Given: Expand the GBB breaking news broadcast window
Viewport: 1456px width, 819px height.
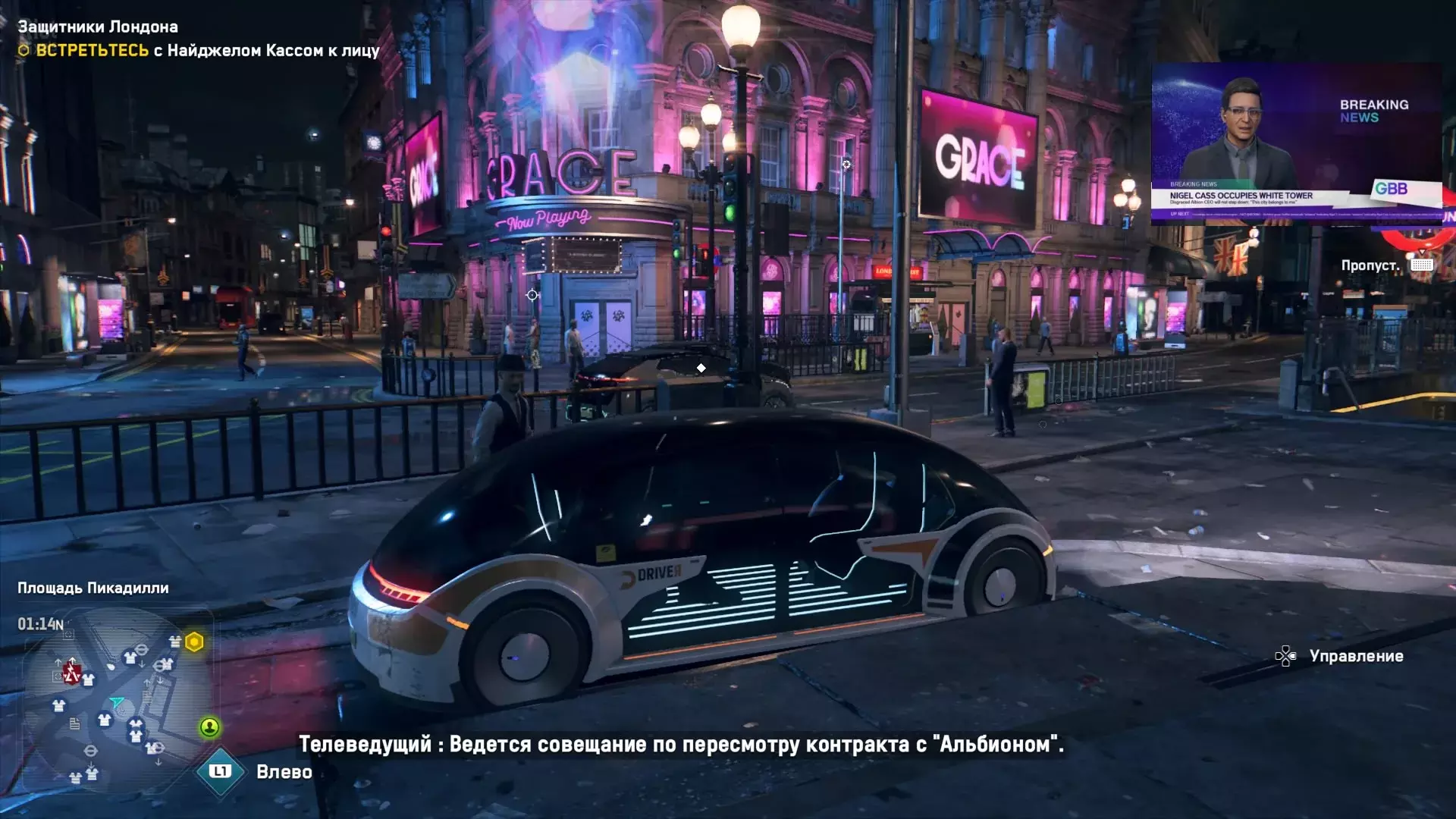Looking at the screenshot, I should point(1296,144).
